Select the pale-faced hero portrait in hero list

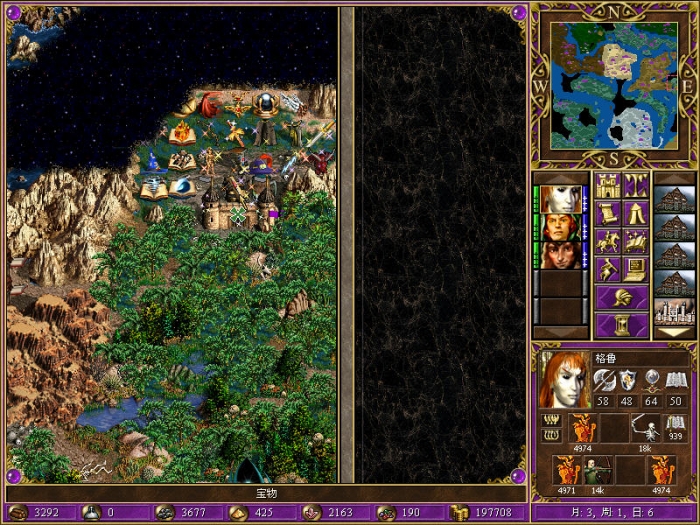coord(561,200)
